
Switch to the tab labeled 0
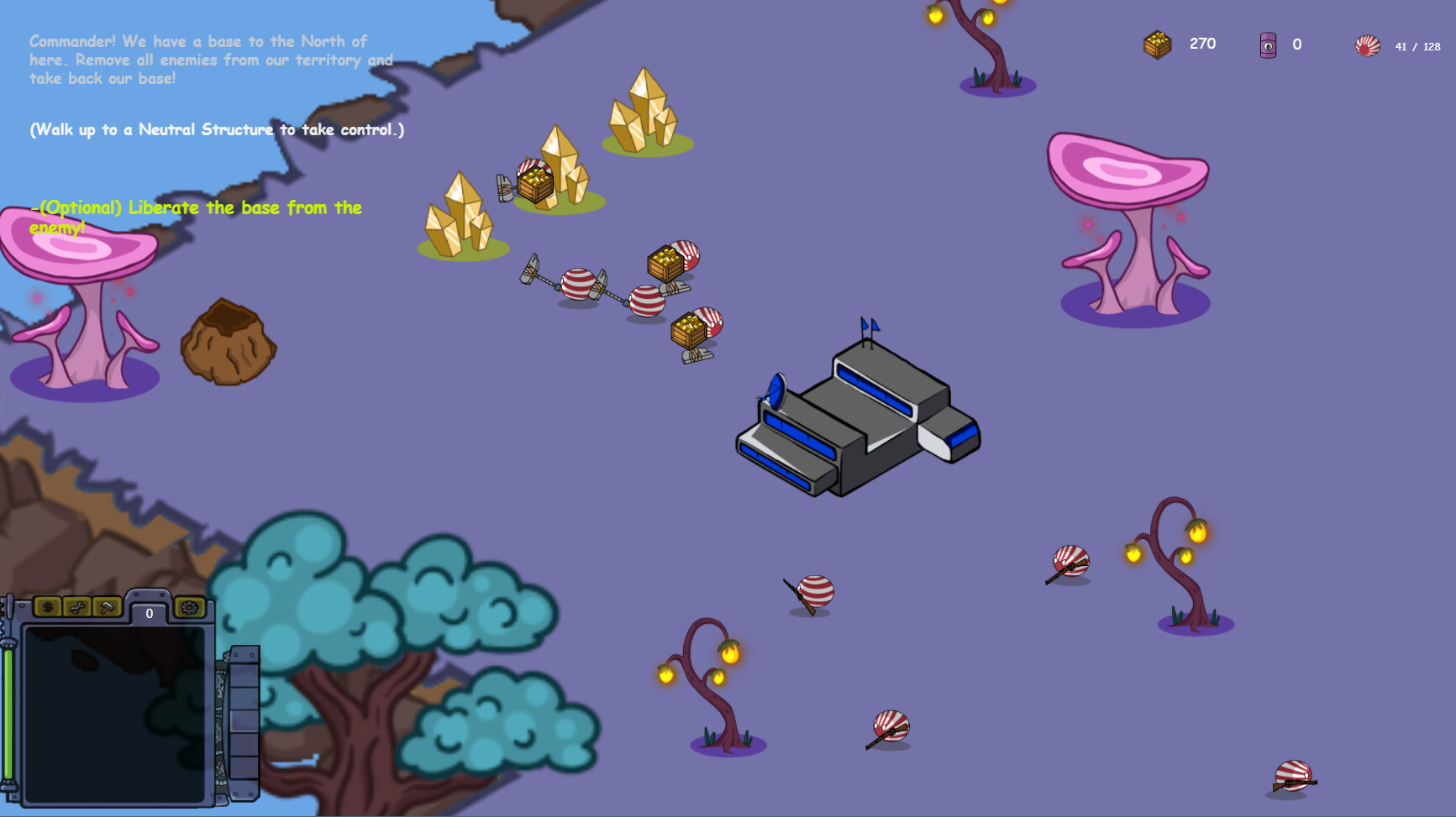pyautogui.click(x=150, y=613)
